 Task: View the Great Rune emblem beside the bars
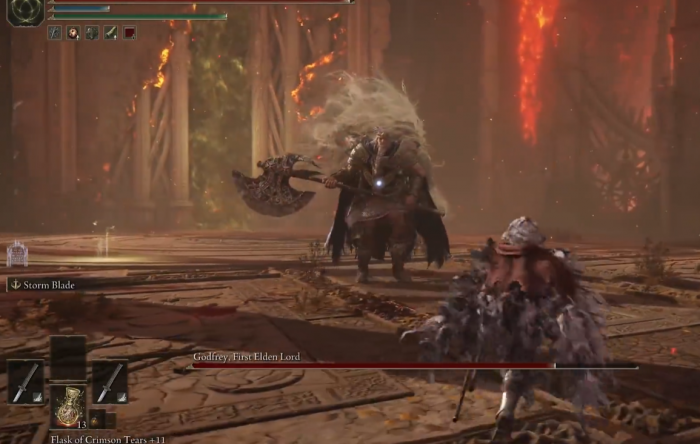point(24,11)
